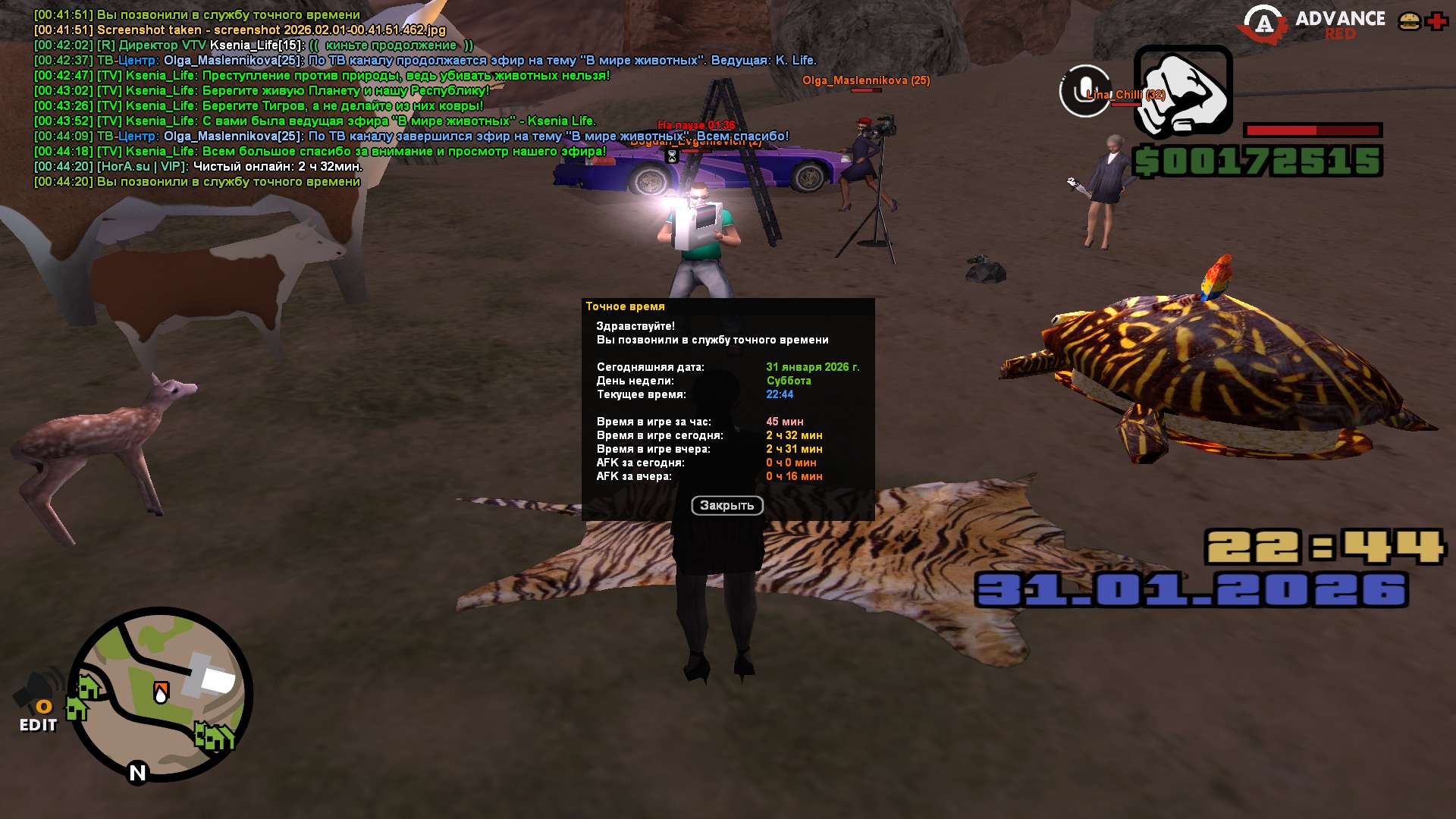Open the megaphone EDIT icon

click(x=38, y=699)
